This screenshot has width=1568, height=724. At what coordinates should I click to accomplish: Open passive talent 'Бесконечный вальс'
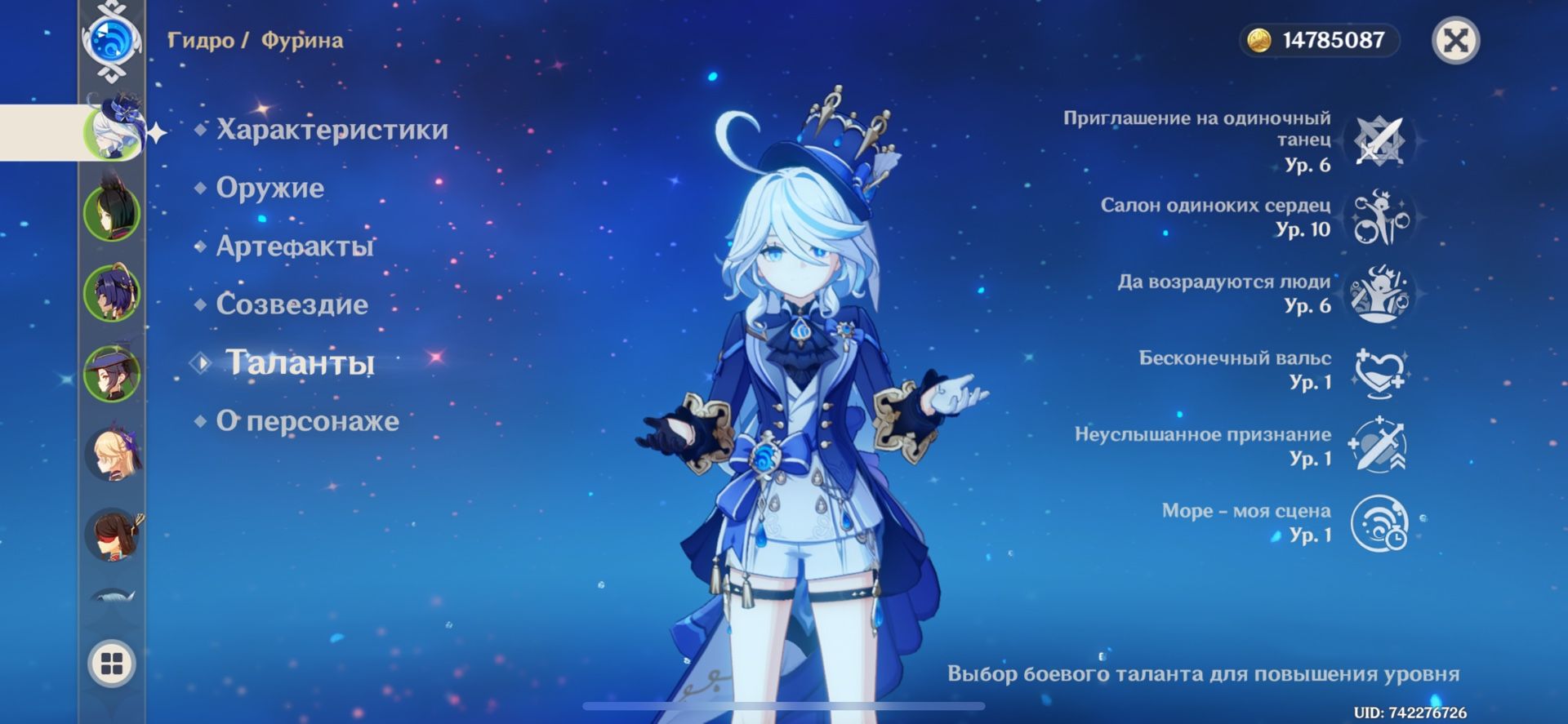click(1380, 371)
